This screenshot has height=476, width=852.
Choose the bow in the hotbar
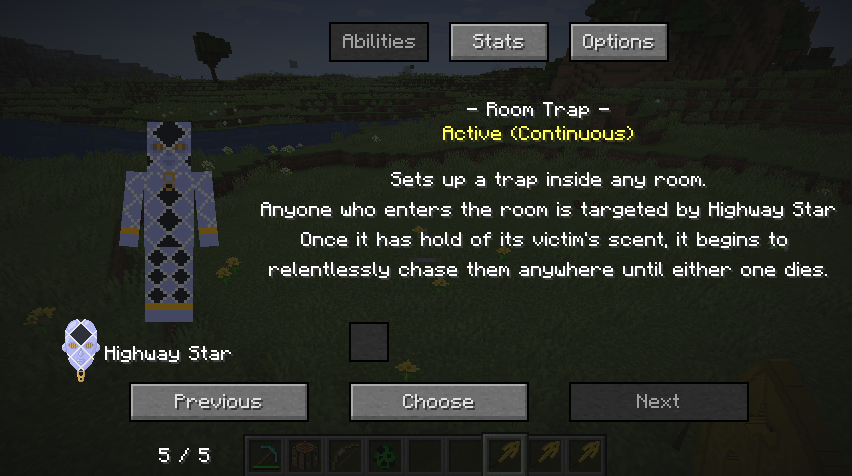click(344, 456)
